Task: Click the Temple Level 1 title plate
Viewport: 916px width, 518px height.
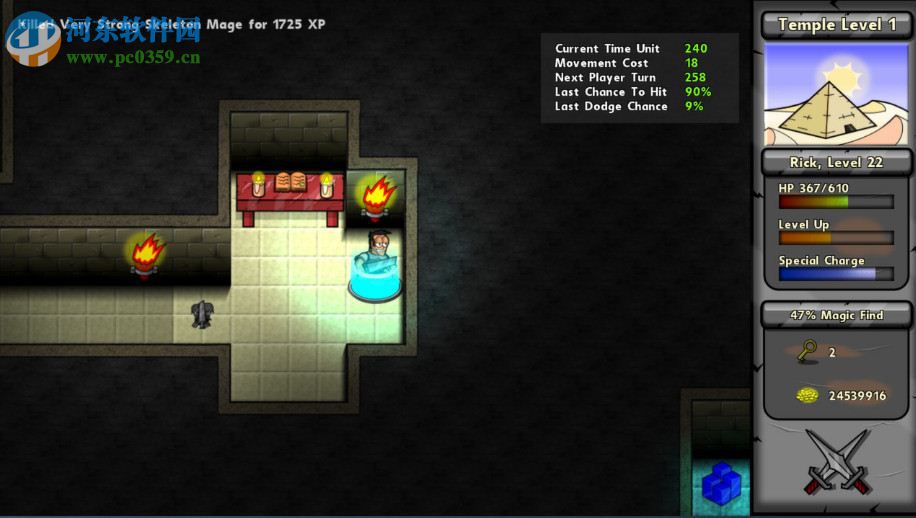Action: (x=836, y=25)
